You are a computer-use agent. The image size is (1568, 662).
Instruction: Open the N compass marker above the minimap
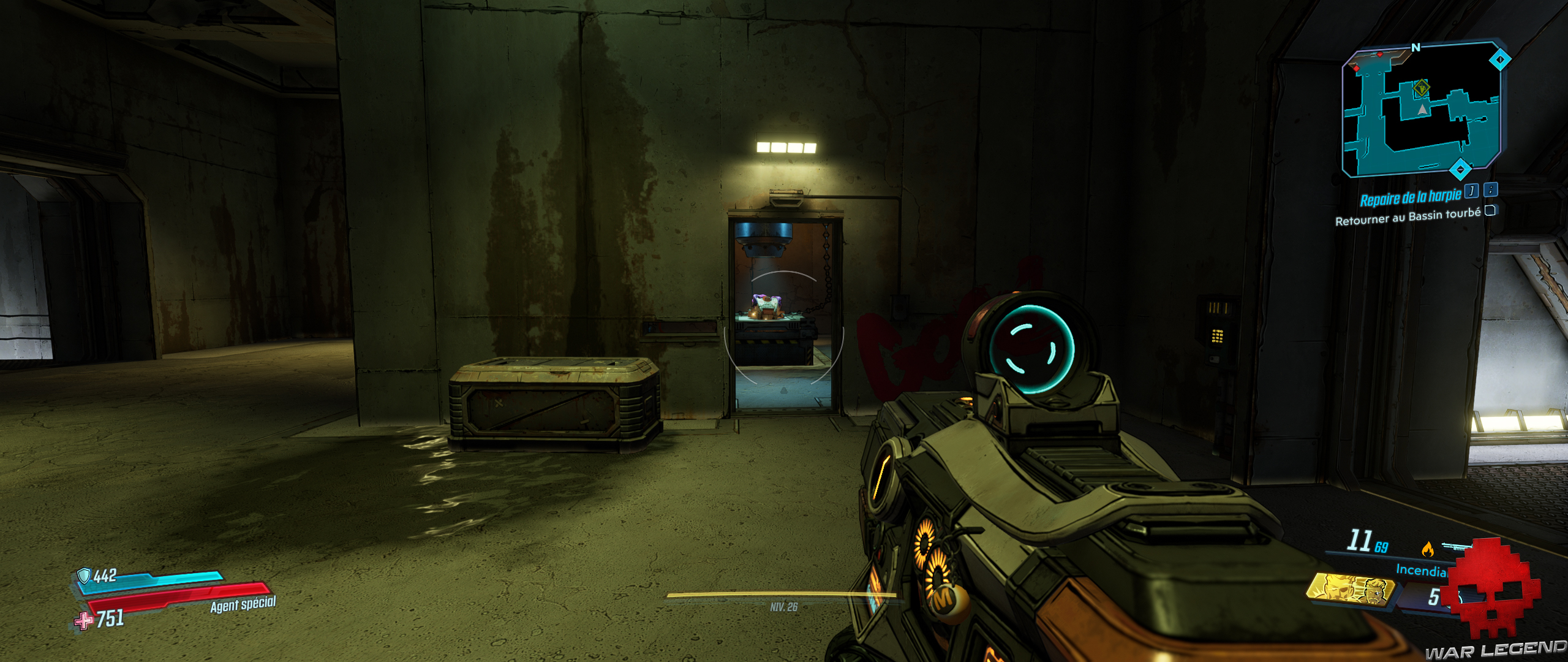[1416, 48]
